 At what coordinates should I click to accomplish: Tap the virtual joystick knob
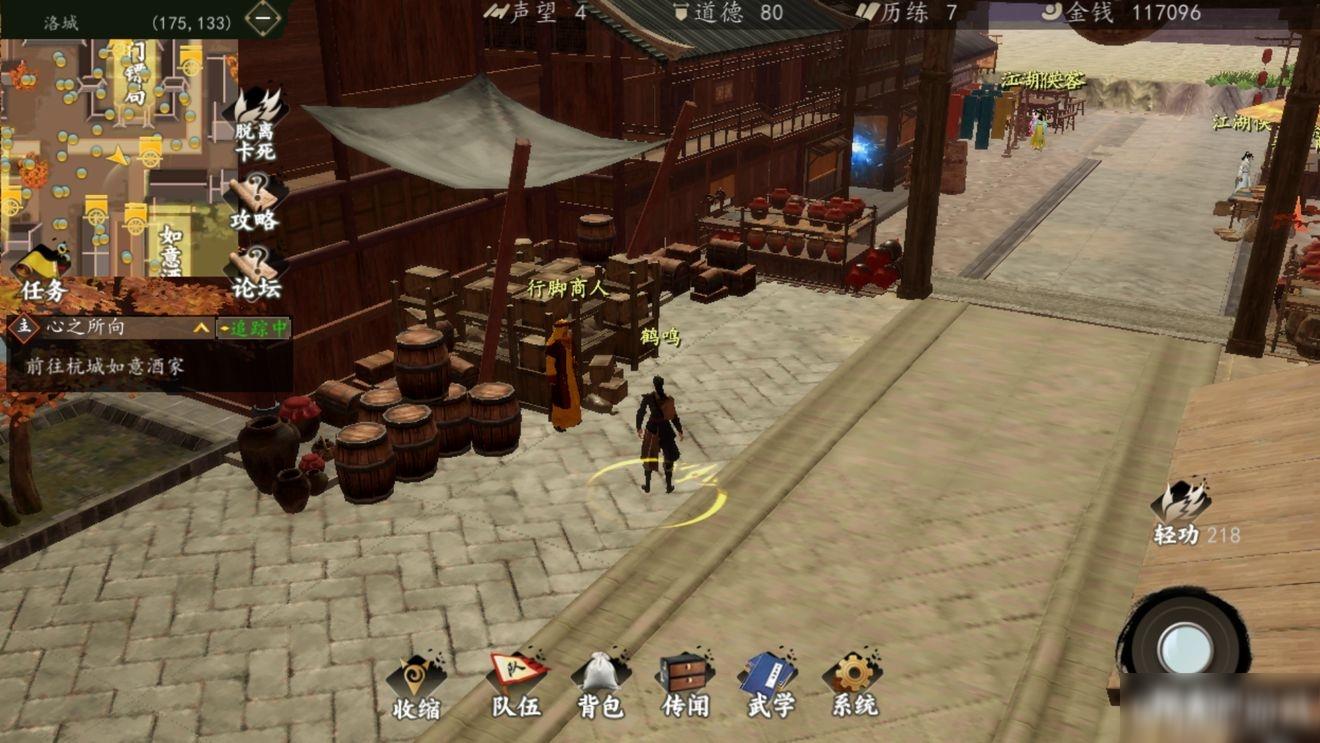pos(1185,647)
